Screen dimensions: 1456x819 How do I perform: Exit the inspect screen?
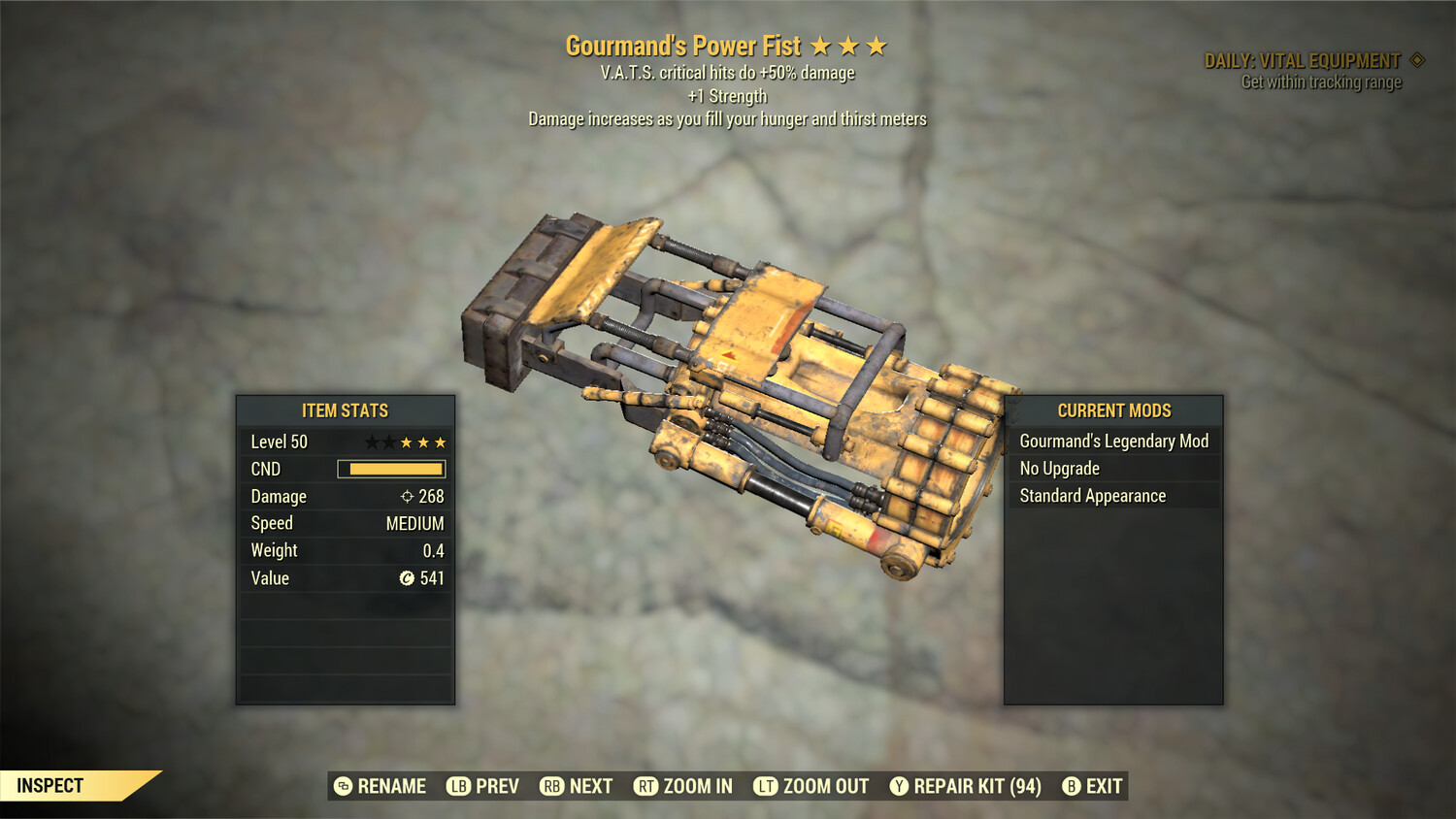click(1093, 786)
